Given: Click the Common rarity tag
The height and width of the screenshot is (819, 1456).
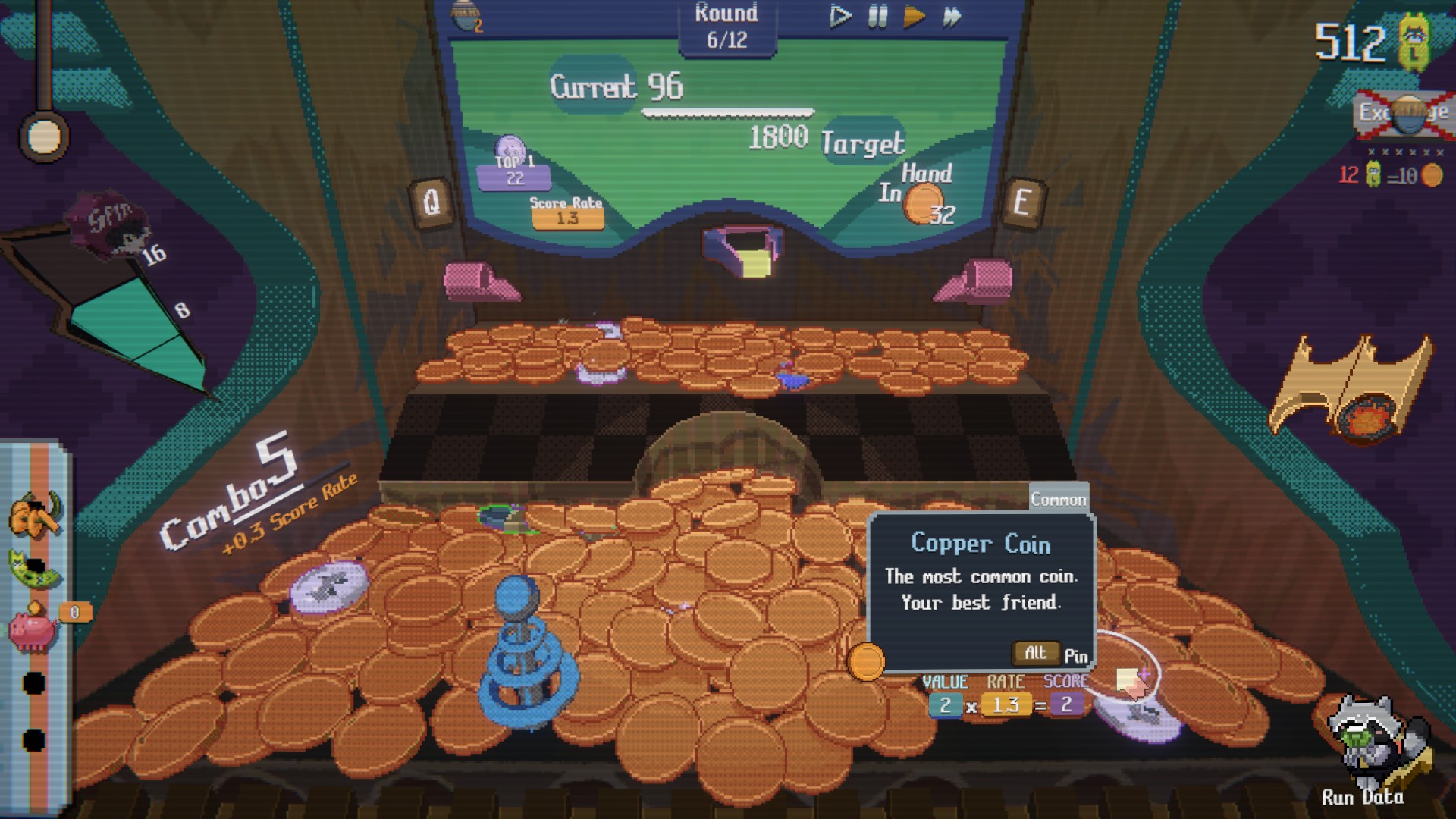Looking at the screenshot, I should pos(1057,499).
